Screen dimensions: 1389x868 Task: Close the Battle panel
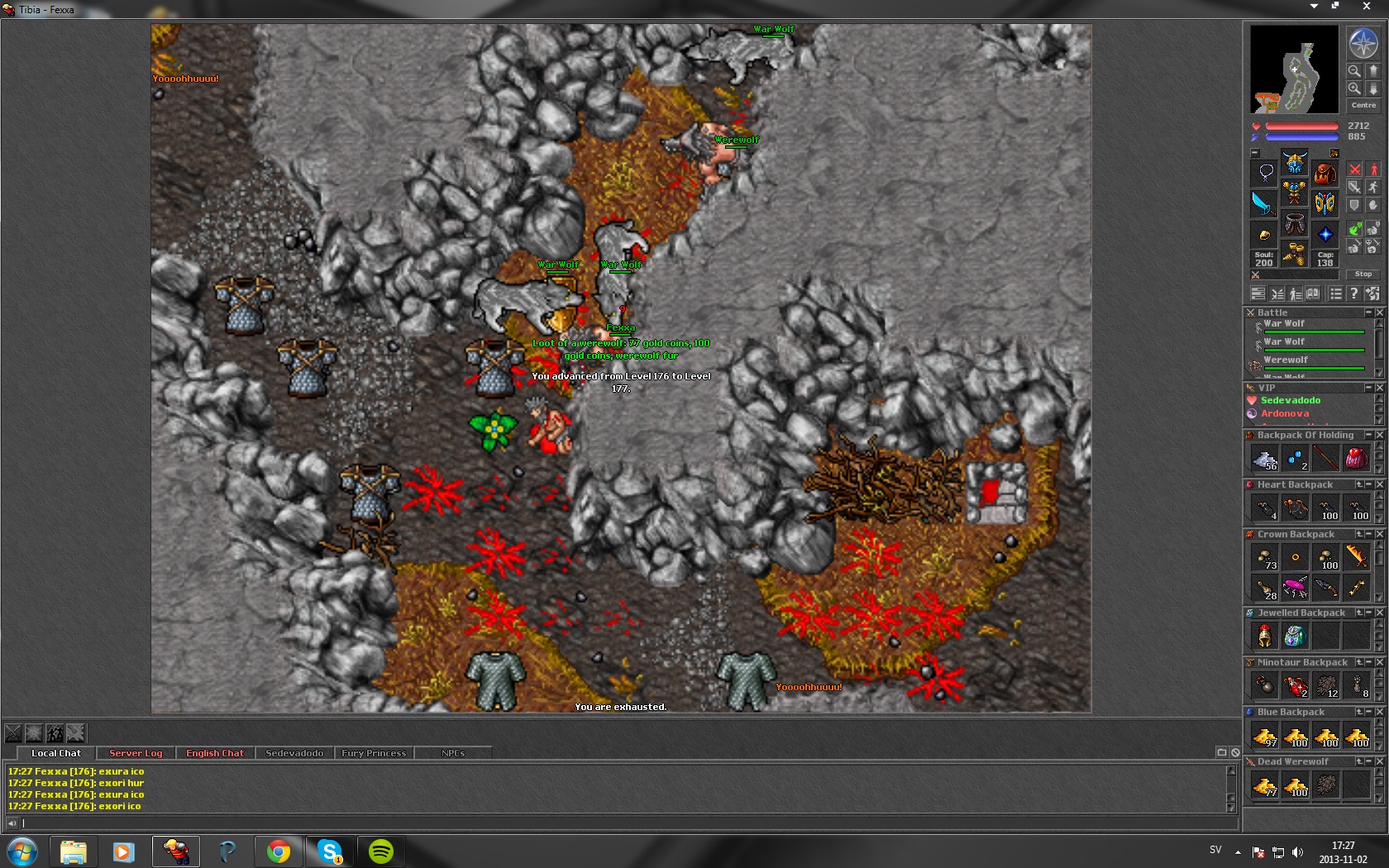1379,312
